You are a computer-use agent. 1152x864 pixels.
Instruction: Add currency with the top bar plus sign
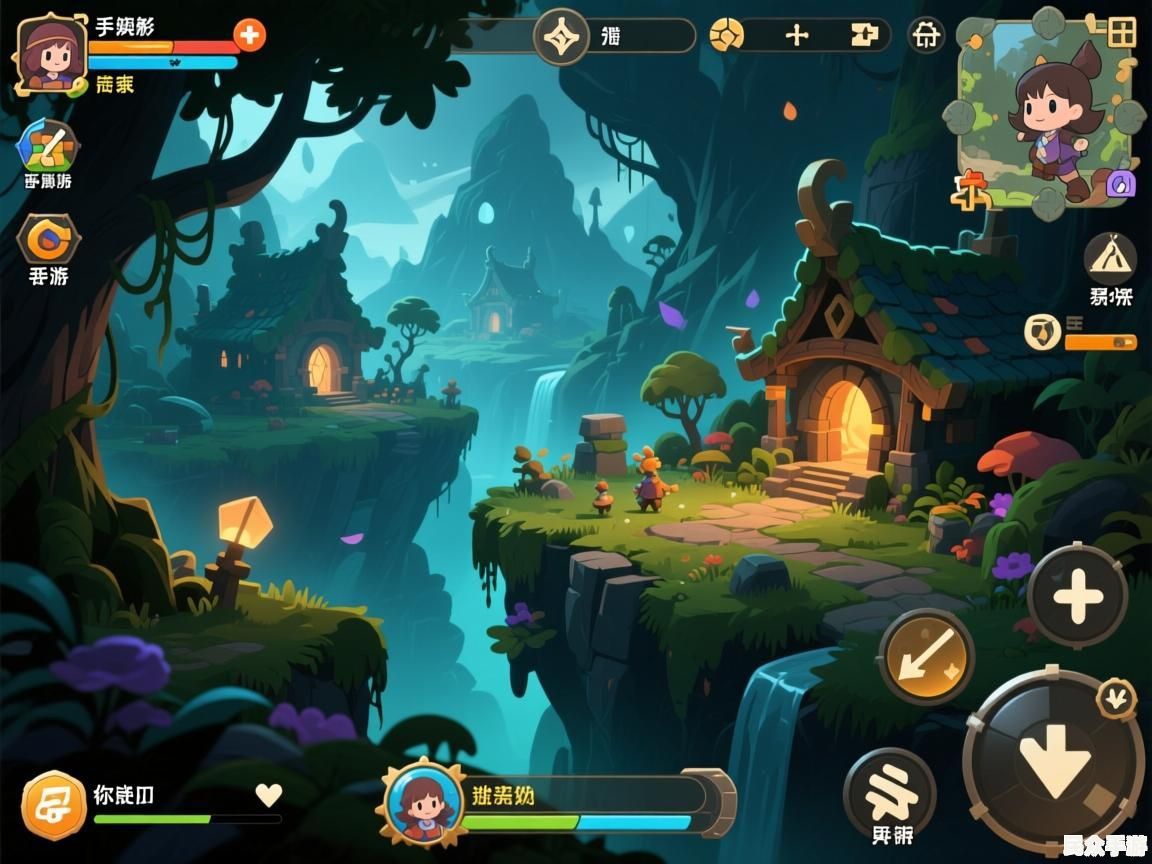point(797,36)
